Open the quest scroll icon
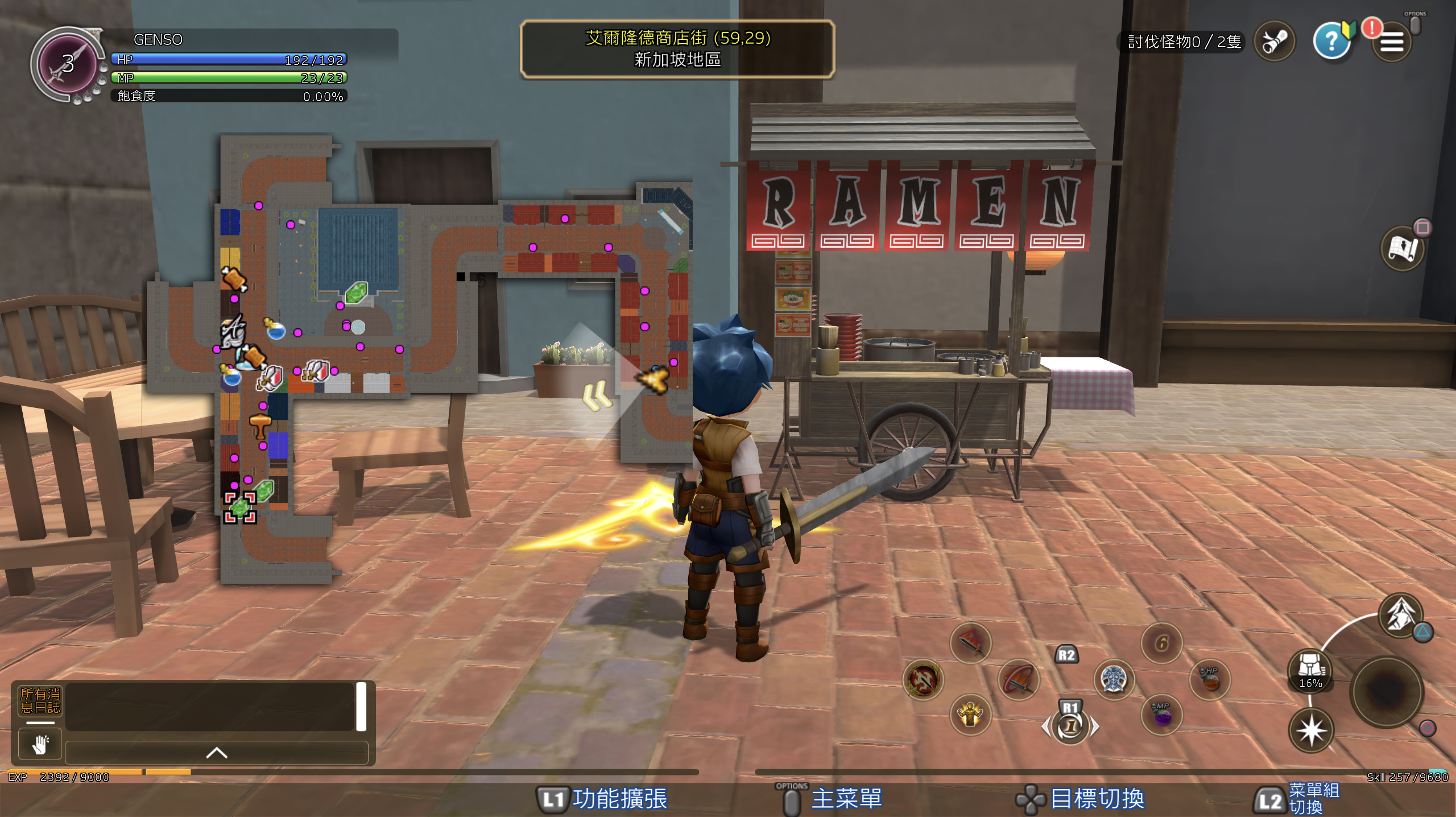Viewport: 1456px width, 817px height. (1274, 41)
